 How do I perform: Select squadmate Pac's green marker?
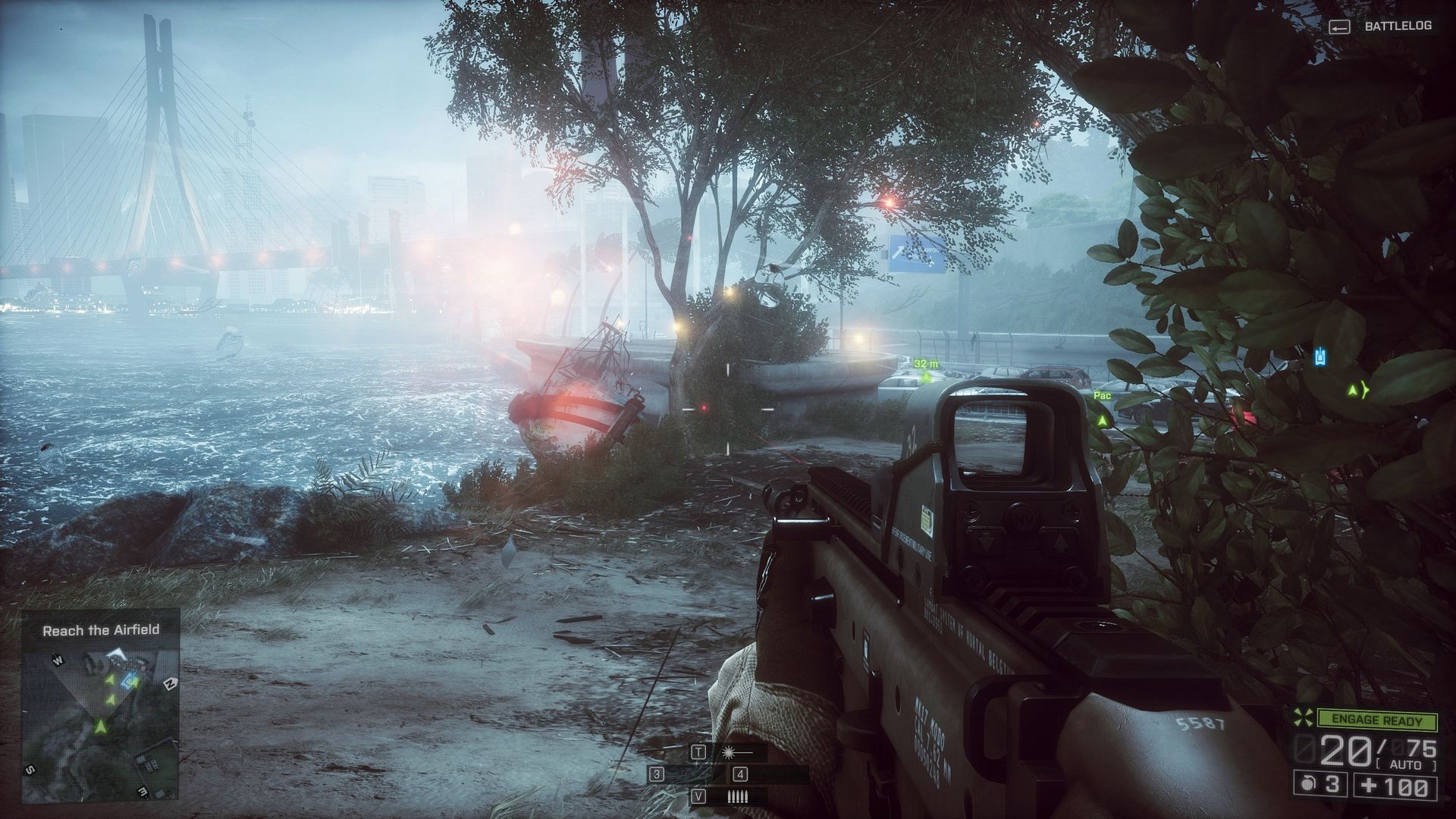point(1103,419)
